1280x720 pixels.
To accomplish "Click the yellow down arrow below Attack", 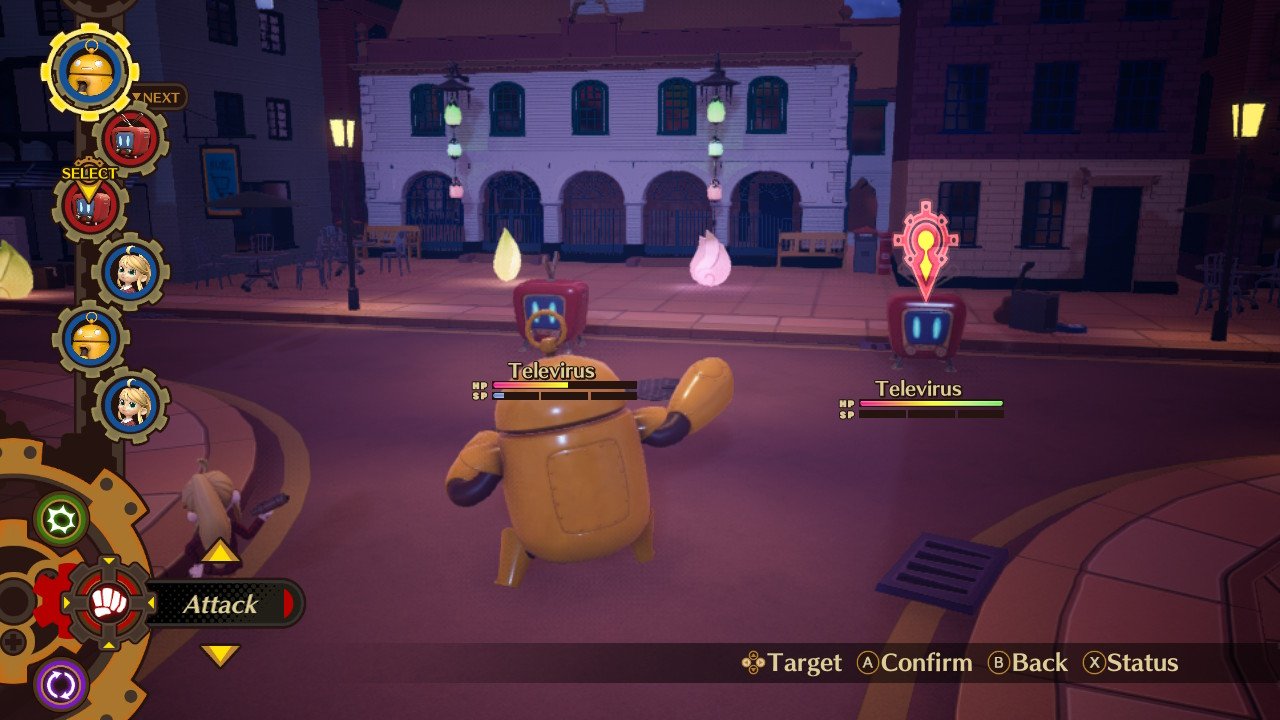I will 220,655.
